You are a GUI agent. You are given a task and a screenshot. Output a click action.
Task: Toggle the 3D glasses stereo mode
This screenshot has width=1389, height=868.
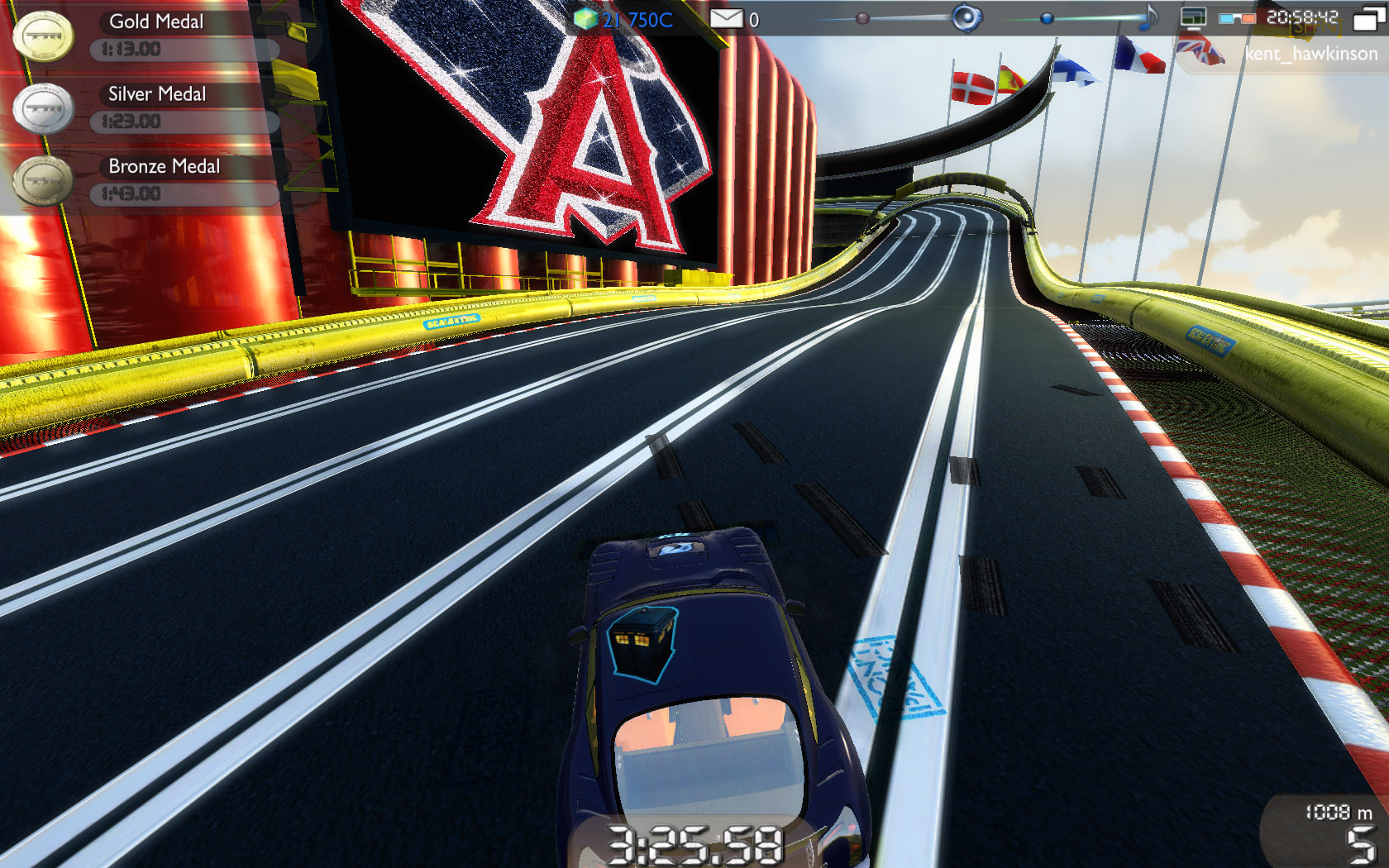pos(1236,18)
